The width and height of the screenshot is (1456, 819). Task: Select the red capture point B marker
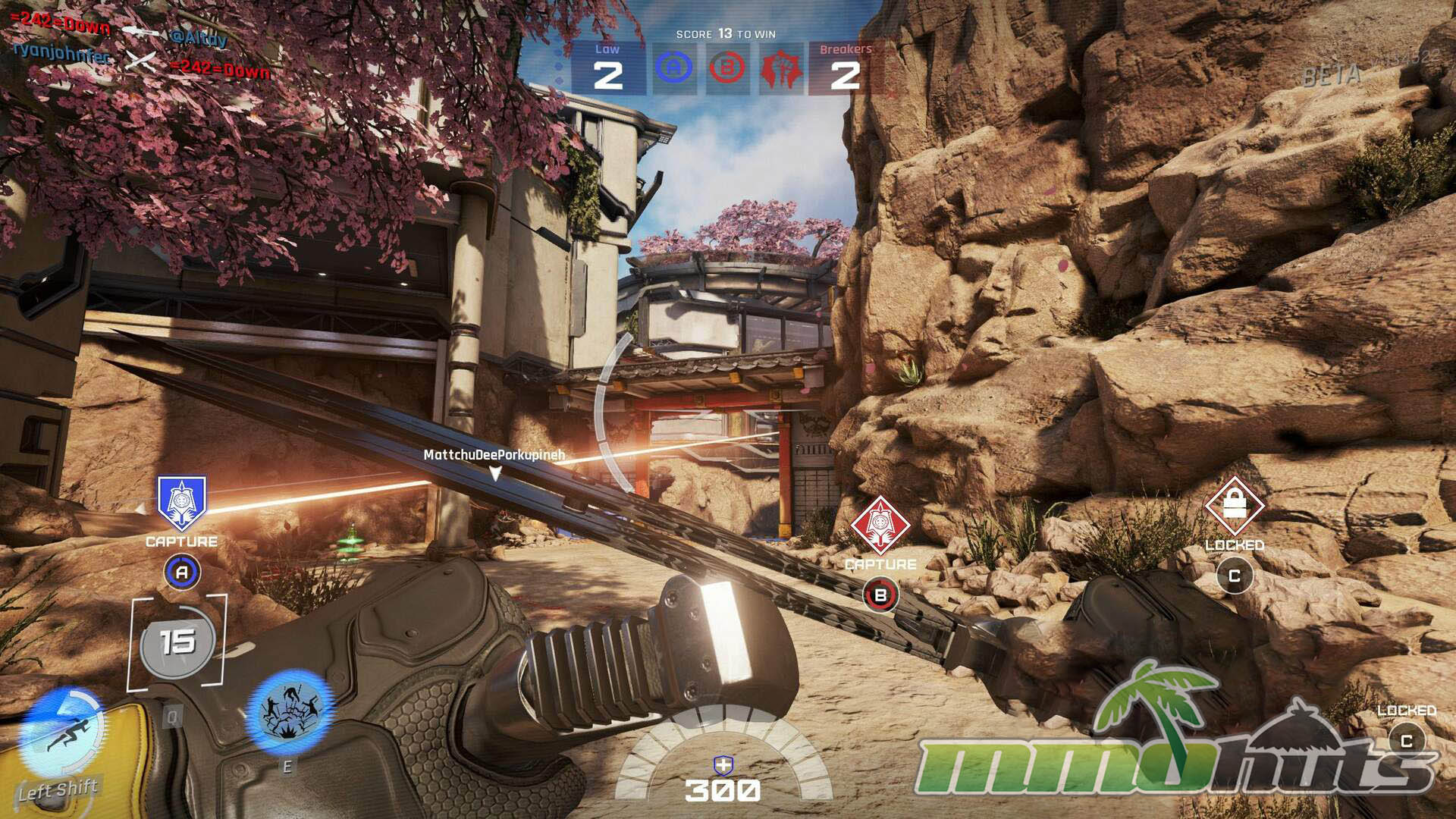[880, 524]
